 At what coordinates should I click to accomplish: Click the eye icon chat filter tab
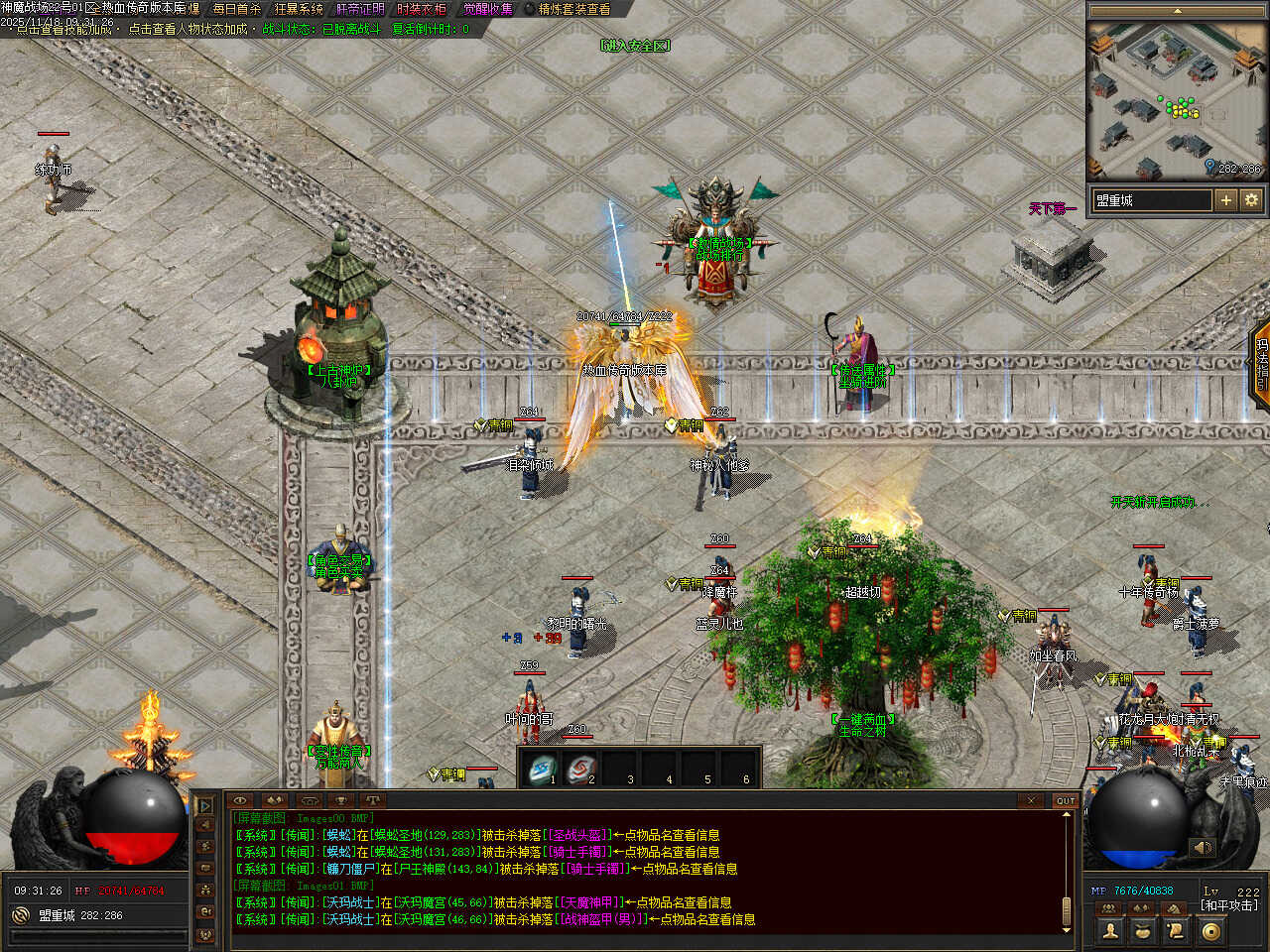(x=240, y=800)
